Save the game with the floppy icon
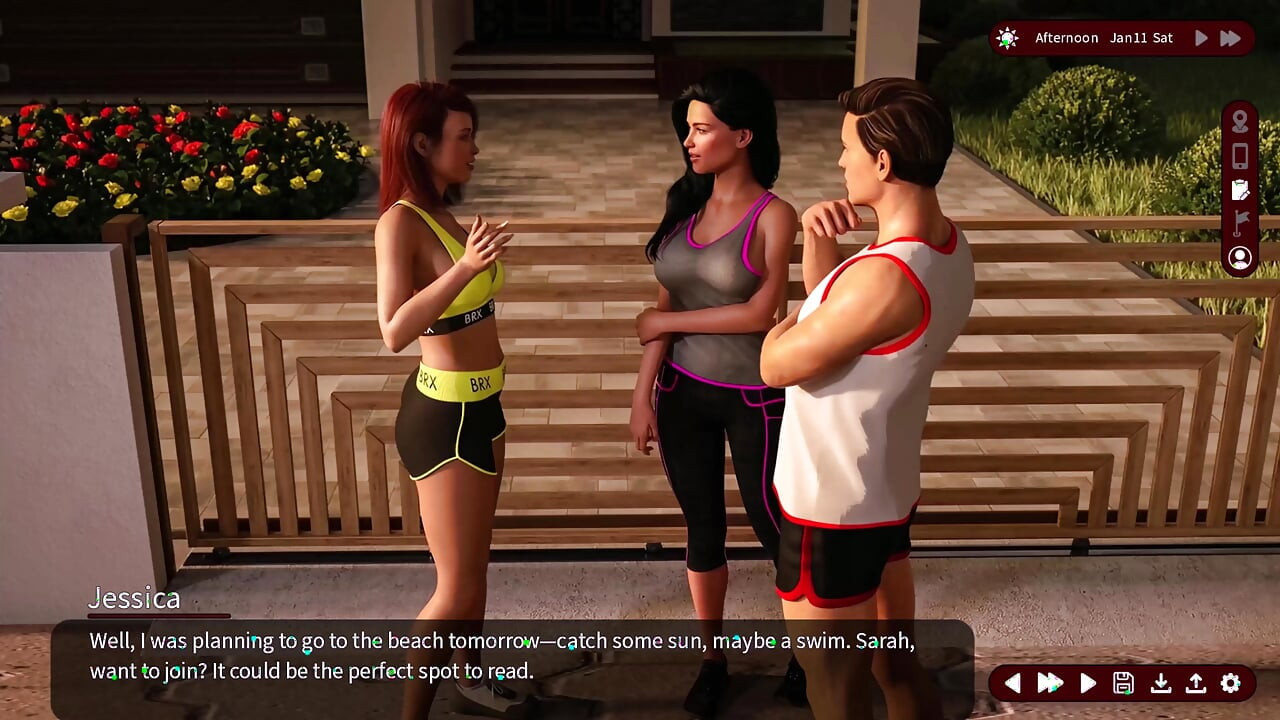Screen dimensions: 1280x720 tap(1125, 683)
